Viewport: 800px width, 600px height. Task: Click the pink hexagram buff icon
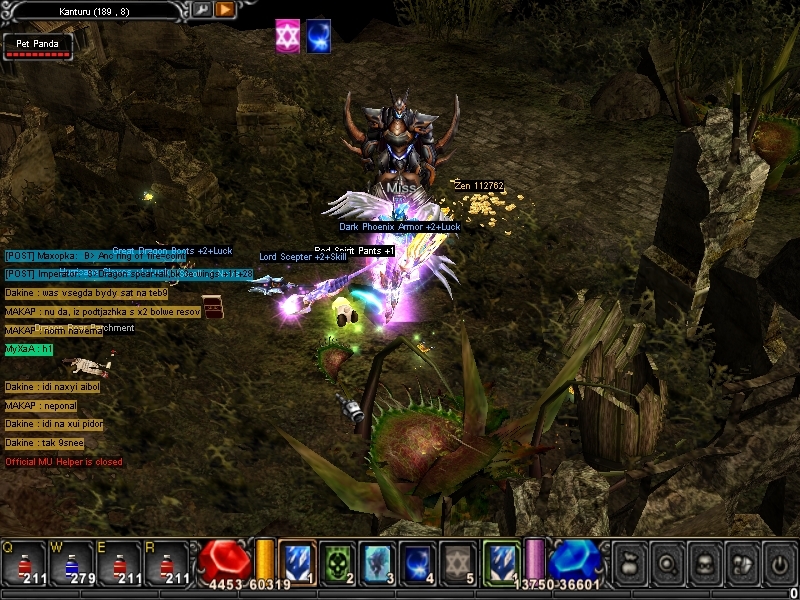[x=288, y=34]
